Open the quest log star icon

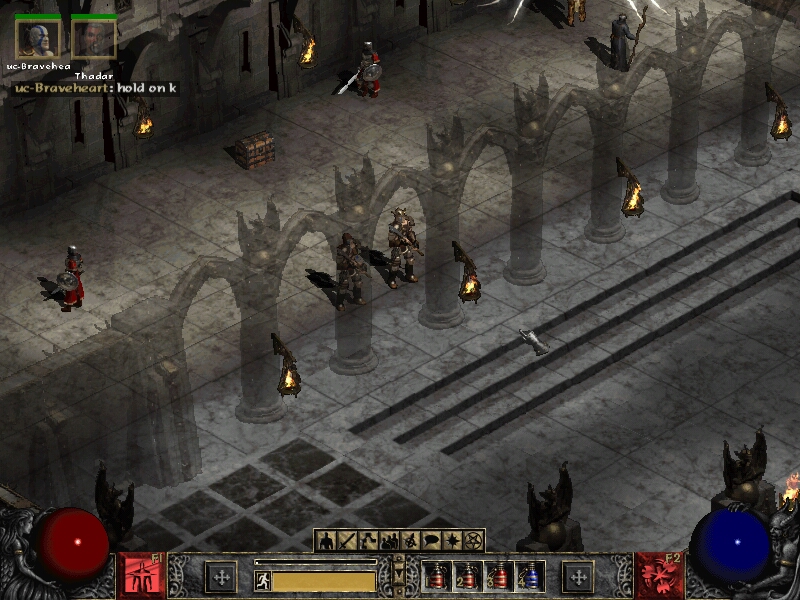(x=452, y=541)
